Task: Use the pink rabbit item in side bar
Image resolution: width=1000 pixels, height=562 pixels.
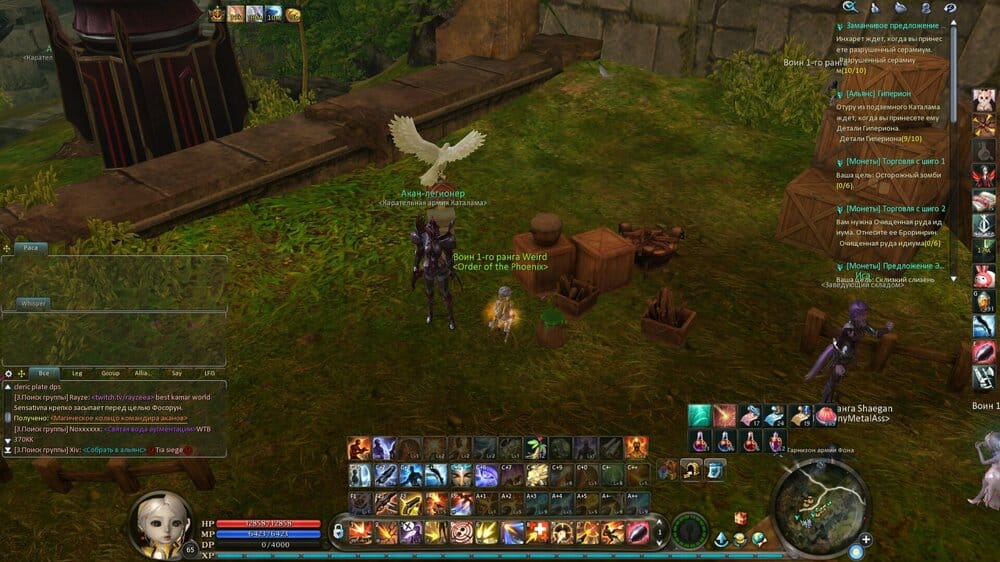Action: (x=983, y=276)
